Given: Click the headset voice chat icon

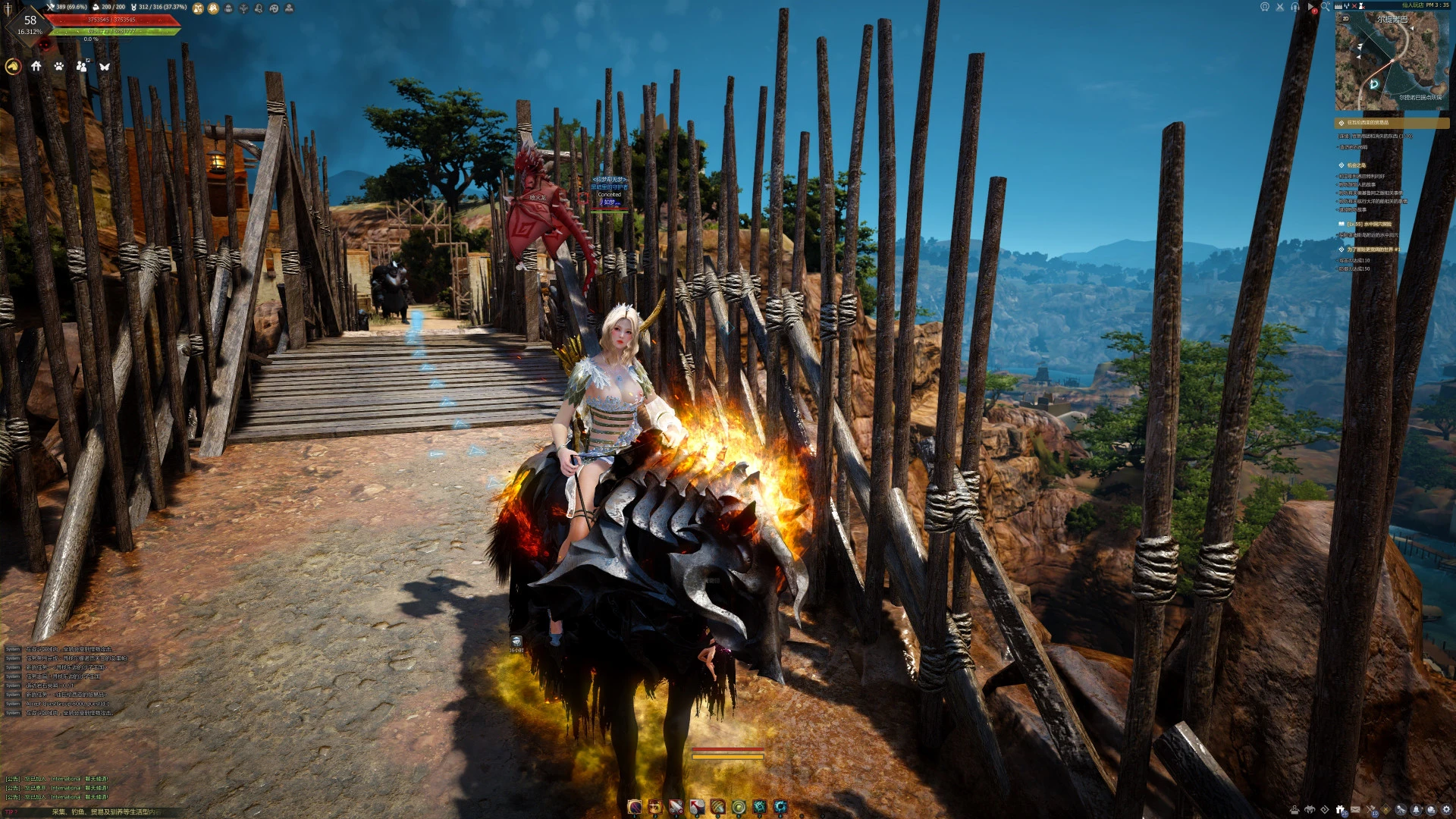Looking at the screenshot, I should (x=1295, y=7).
